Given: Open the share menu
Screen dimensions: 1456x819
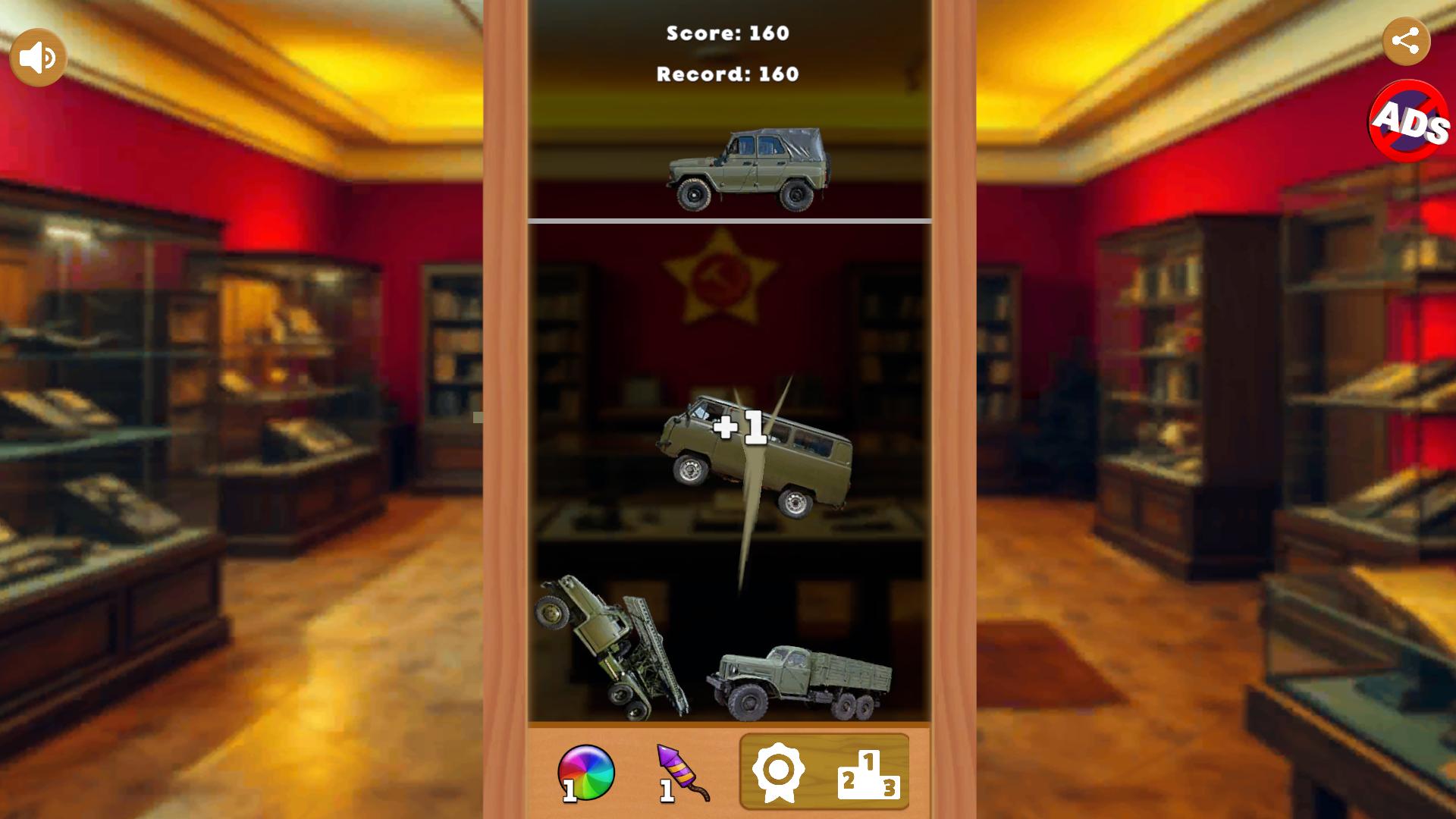Looking at the screenshot, I should [1408, 38].
